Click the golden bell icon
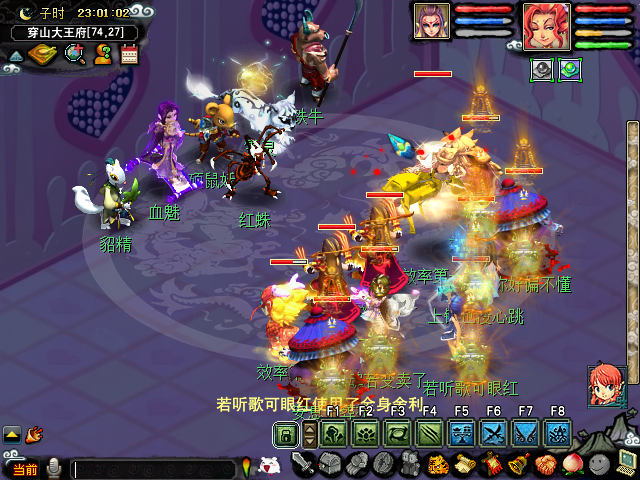The height and width of the screenshot is (480, 640). pyautogui.click(x=519, y=465)
